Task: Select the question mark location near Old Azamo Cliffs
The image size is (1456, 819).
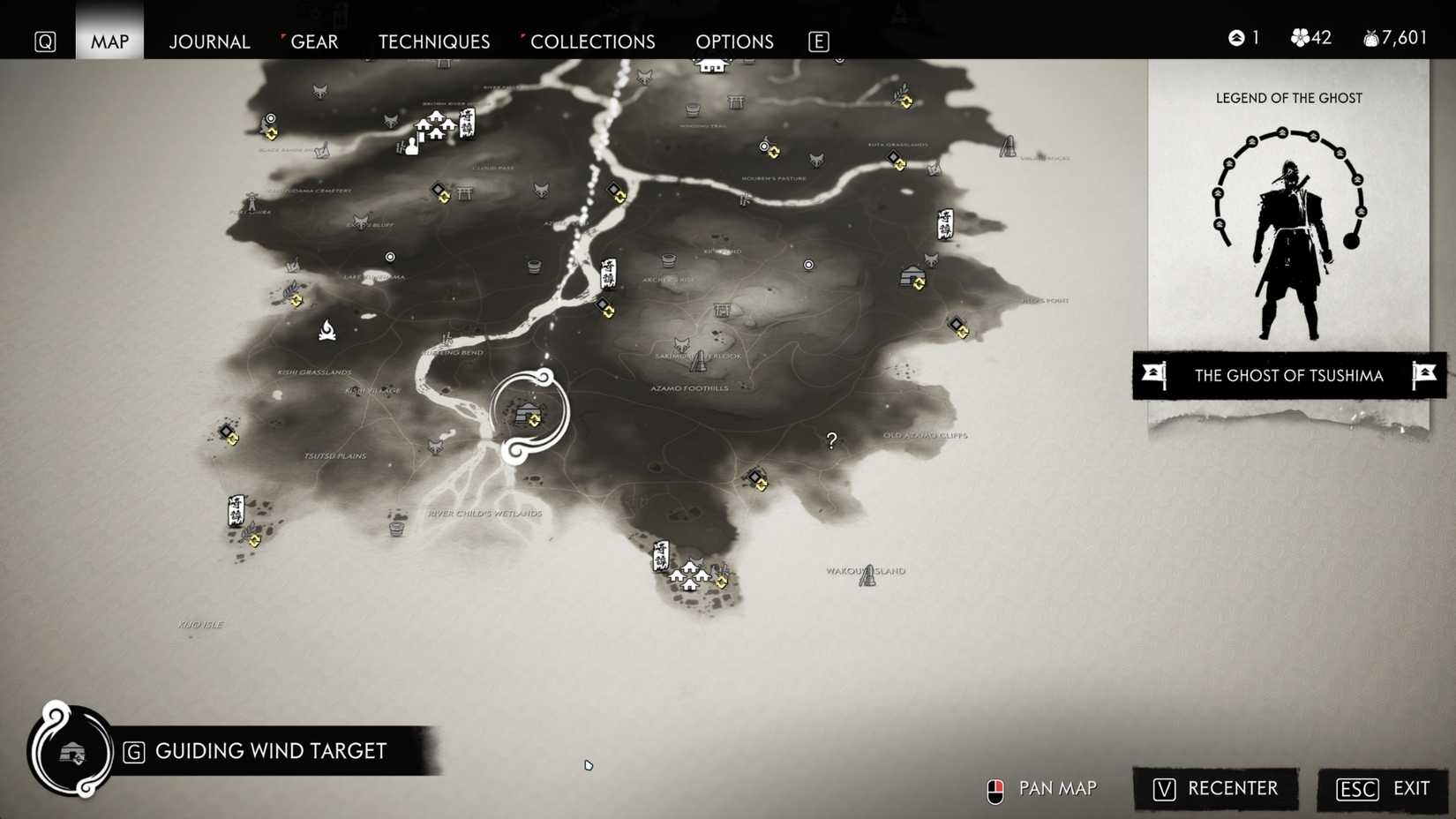Action: [830, 440]
